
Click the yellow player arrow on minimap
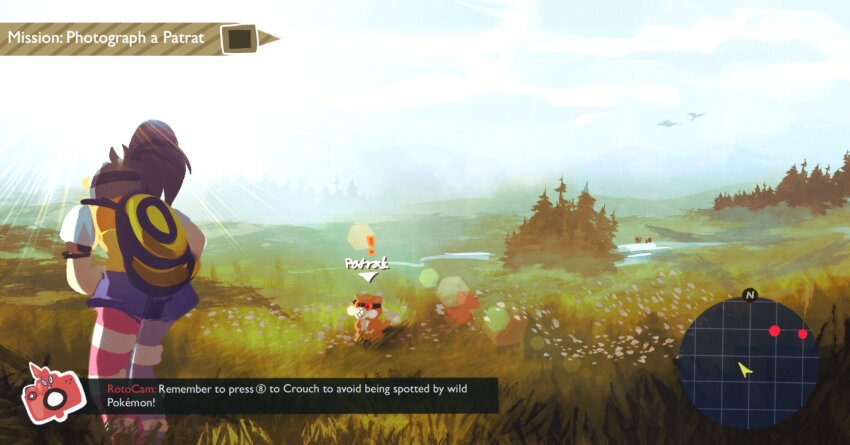pyautogui.click(x=744, y=369)
